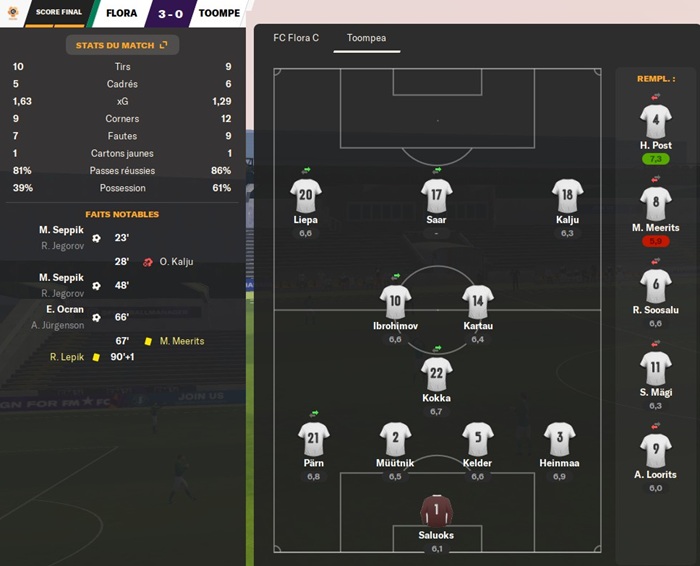Click on Kalju's number 18 shirt
Screen dimensions: 700x566
click(567, 196)
